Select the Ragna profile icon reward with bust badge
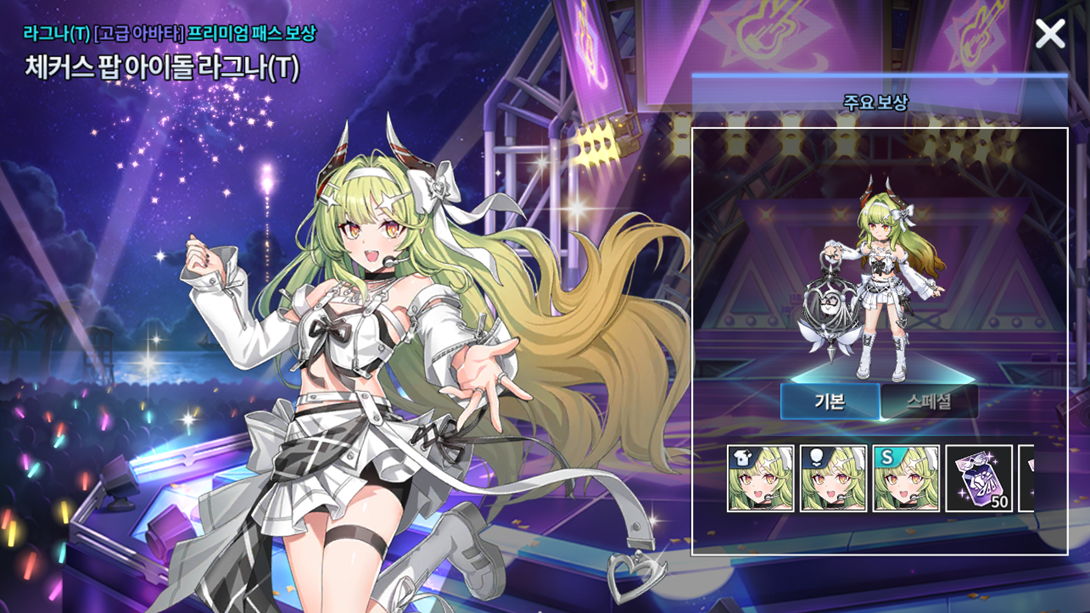This screenshot has width=1090, height=613. pos(834,479)
